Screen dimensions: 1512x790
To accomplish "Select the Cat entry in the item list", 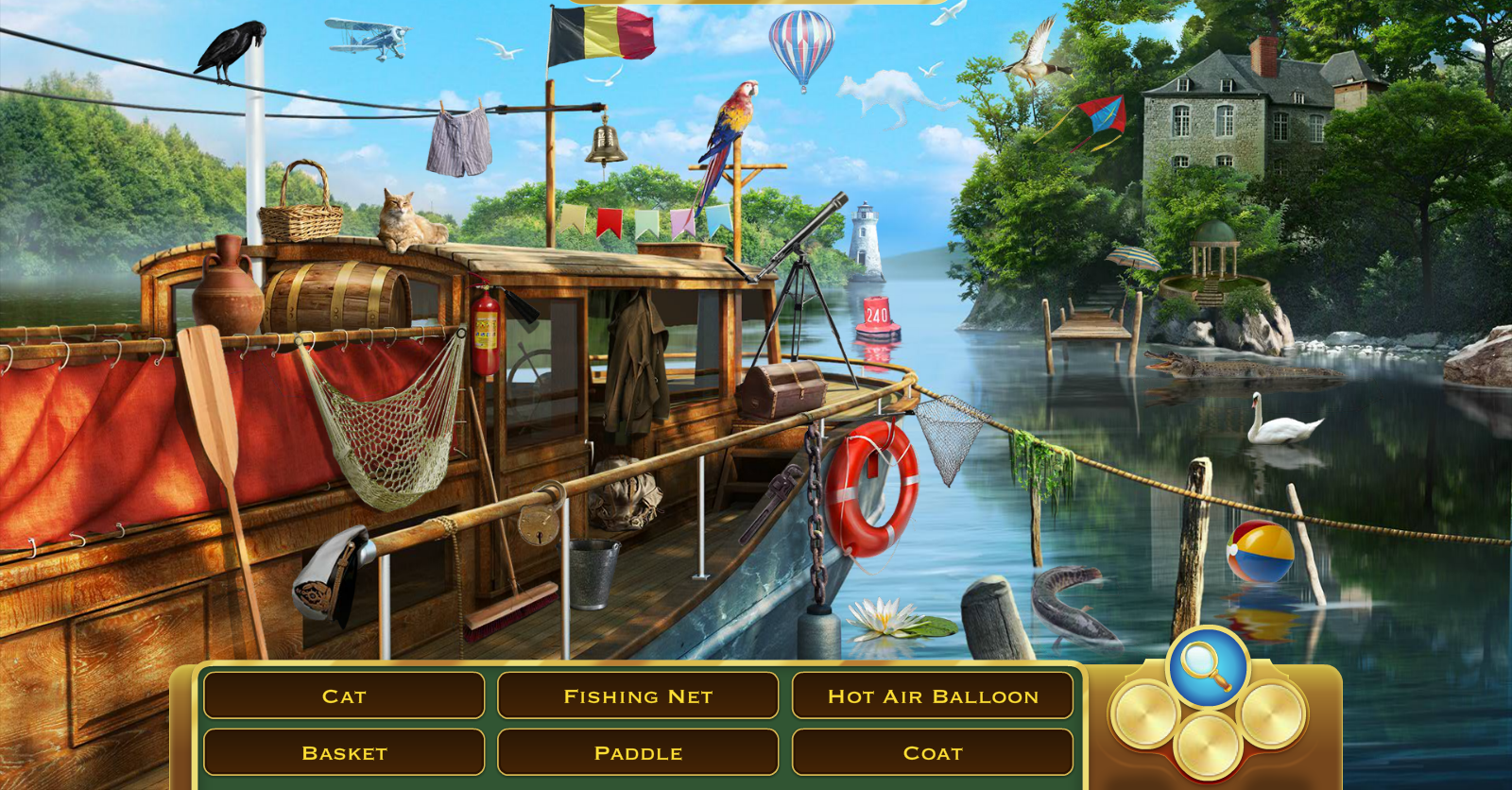I will [344, 696].
